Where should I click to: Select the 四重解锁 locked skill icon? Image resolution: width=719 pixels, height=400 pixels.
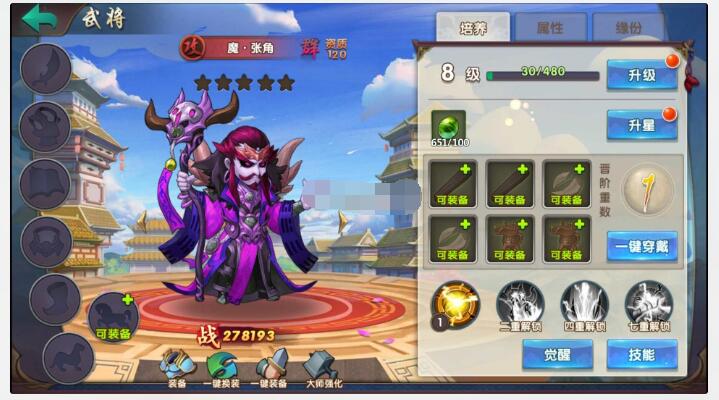(584, 302)
